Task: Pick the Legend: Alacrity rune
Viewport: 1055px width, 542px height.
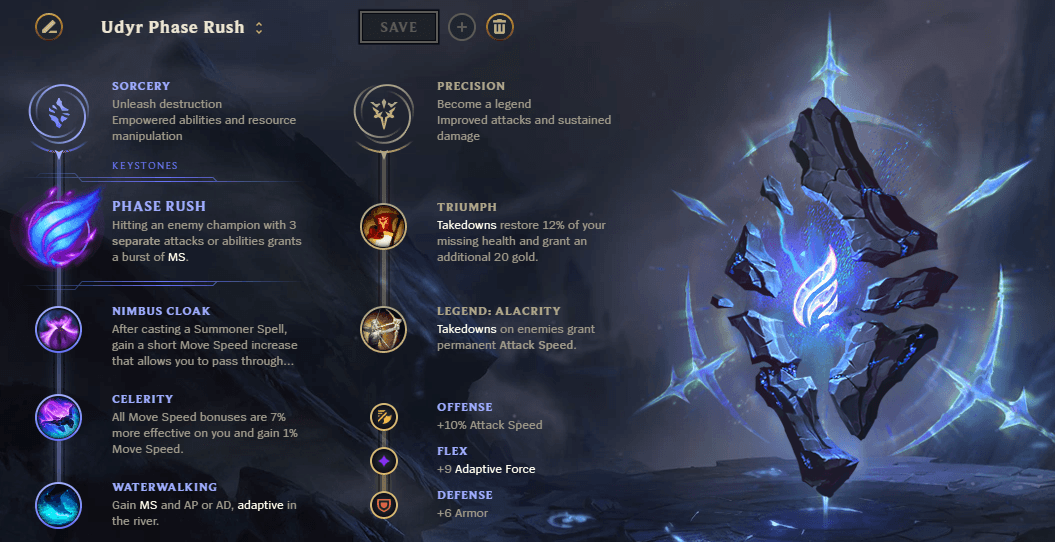Action: [383, 329]
